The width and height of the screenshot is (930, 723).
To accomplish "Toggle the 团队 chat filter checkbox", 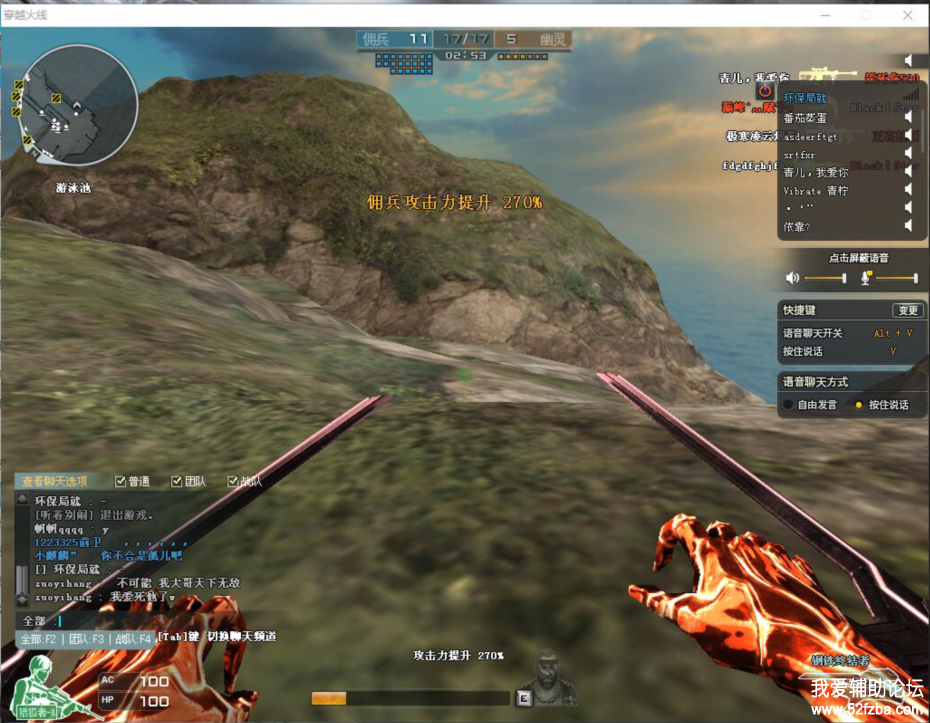I will coord(177,481).
